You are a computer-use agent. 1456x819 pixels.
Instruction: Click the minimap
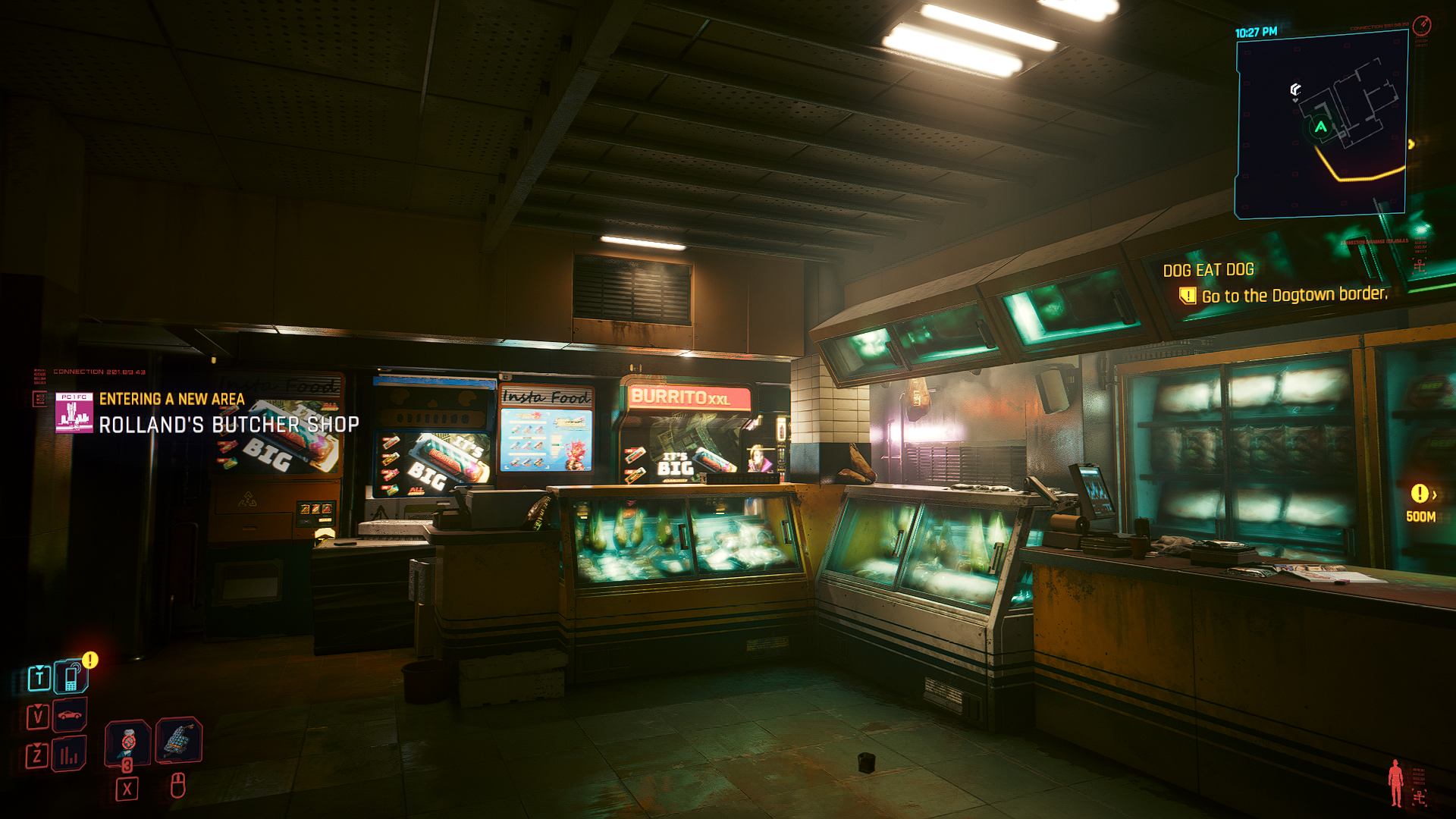click(x=1321, y=125)
